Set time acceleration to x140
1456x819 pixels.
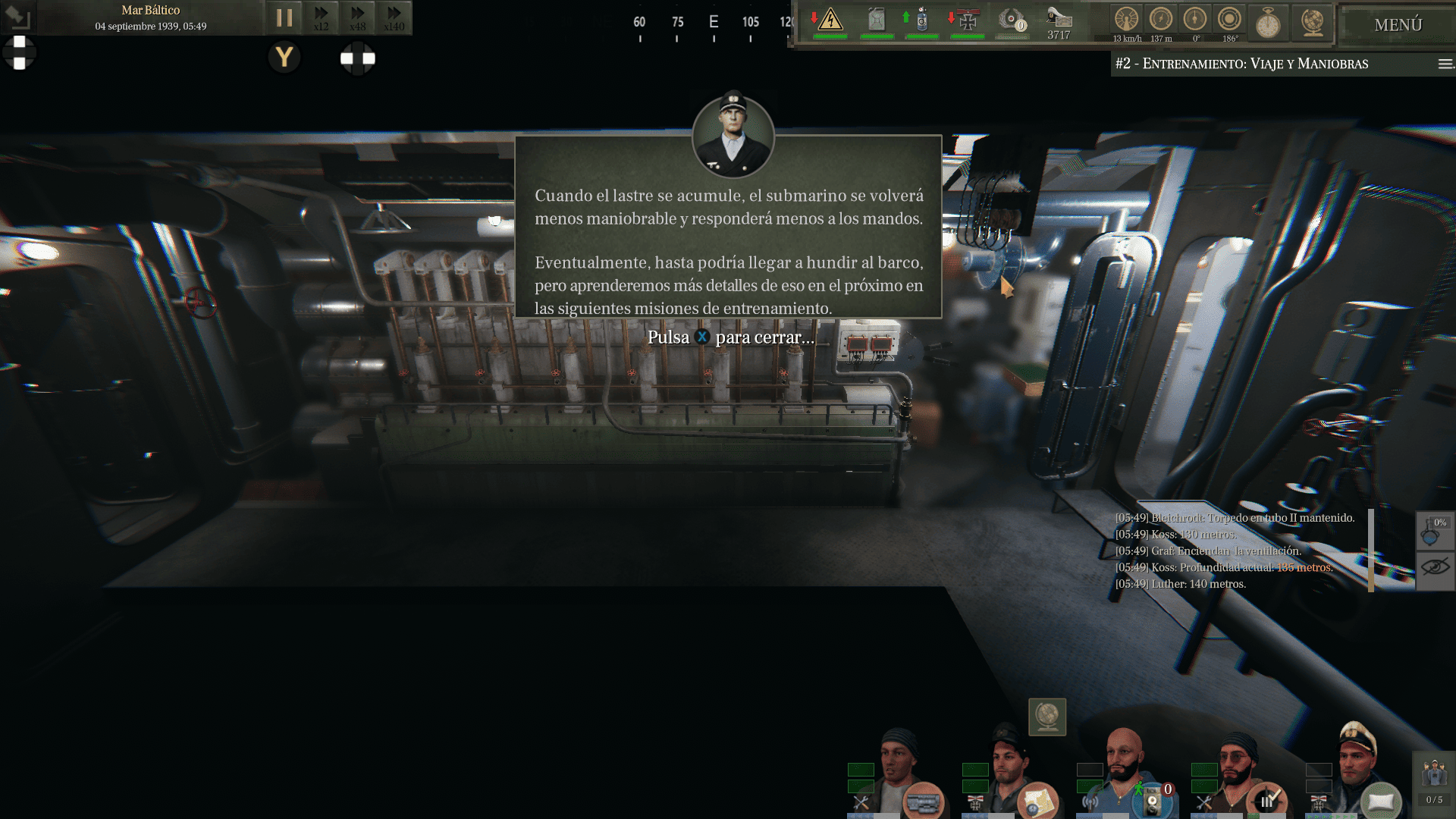point(394,17)
